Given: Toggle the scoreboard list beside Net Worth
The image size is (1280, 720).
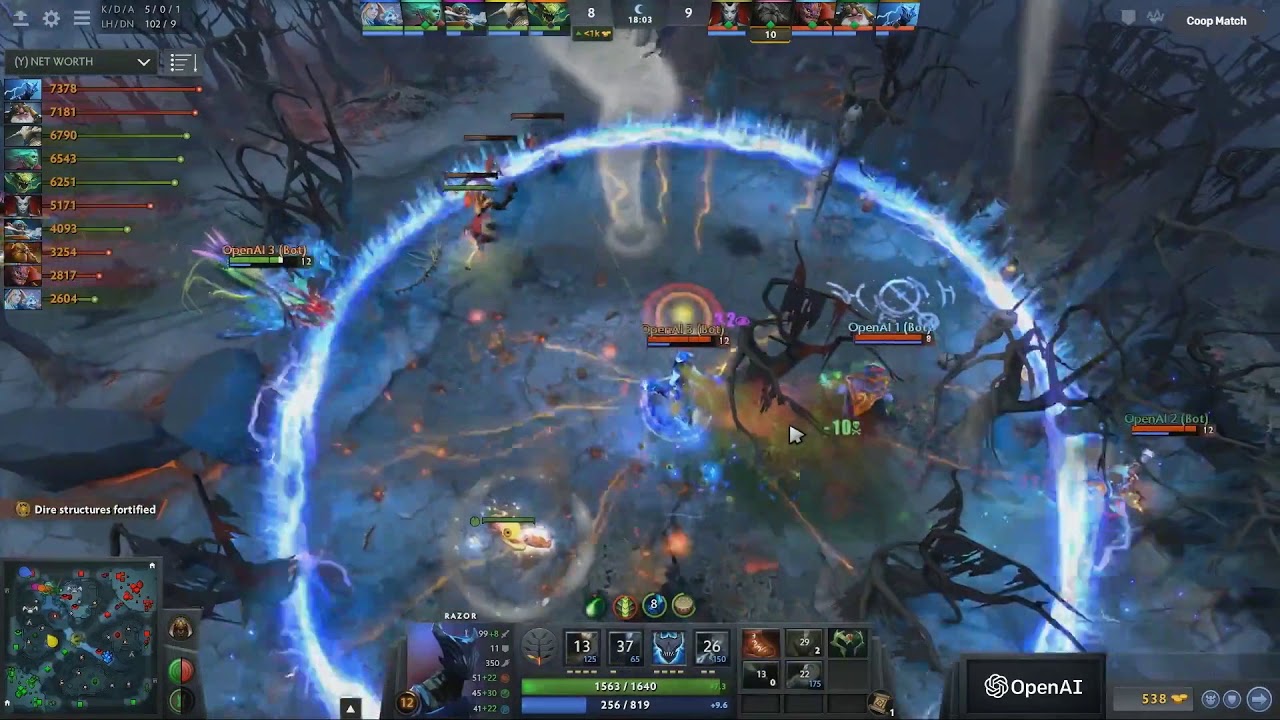Looking at the screenshot, I should click(181, 62).
